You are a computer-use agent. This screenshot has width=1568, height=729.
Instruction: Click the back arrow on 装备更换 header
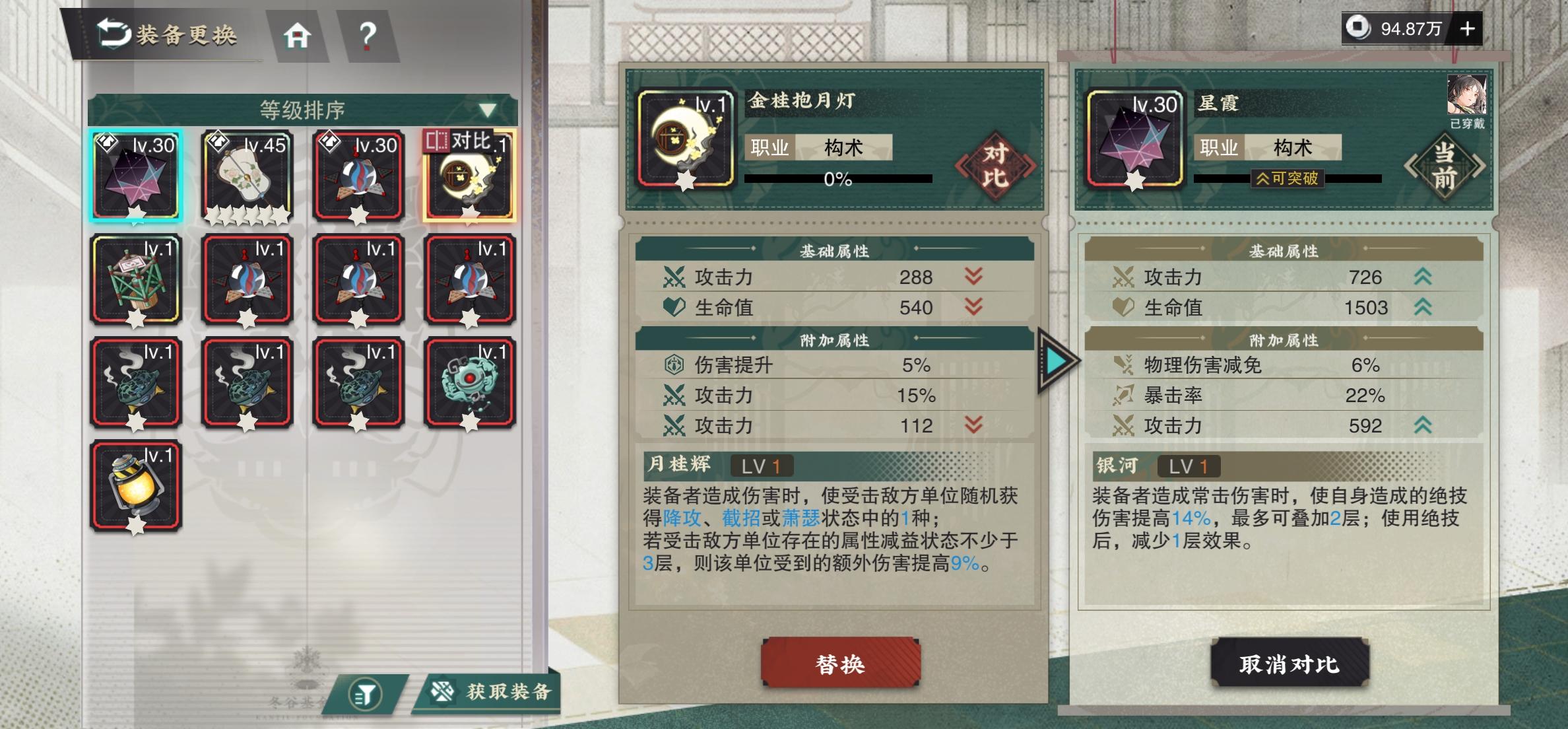point(114,34)
